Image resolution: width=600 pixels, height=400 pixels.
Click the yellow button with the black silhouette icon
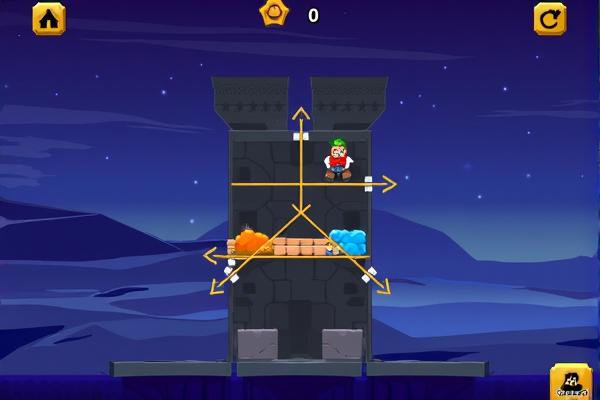(x=570, y=383)
